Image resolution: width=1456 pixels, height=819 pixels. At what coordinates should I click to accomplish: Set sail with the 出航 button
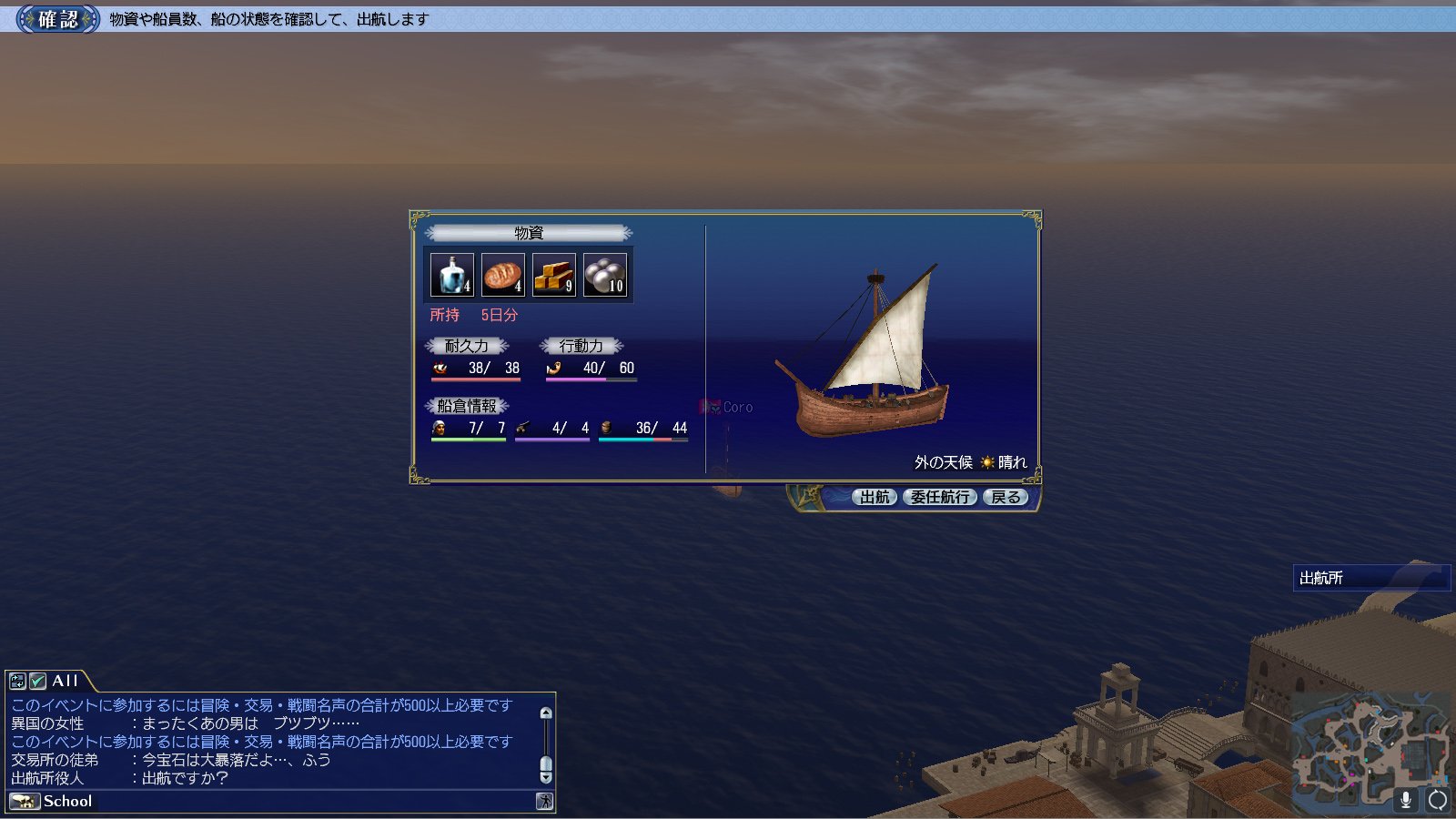click(875, 497)
